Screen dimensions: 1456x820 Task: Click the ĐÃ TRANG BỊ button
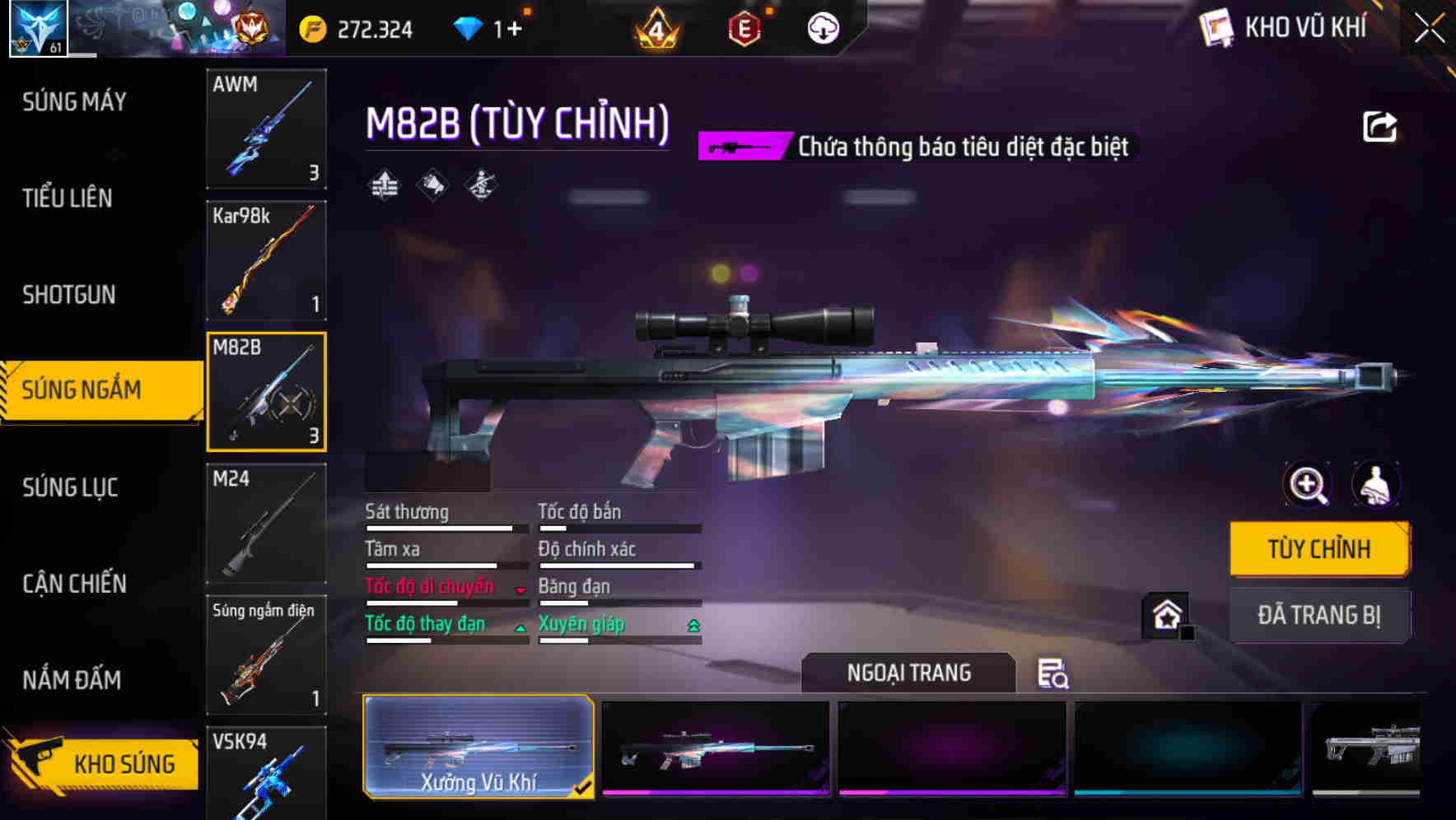pyautogui.click(x=1319, y=615)
